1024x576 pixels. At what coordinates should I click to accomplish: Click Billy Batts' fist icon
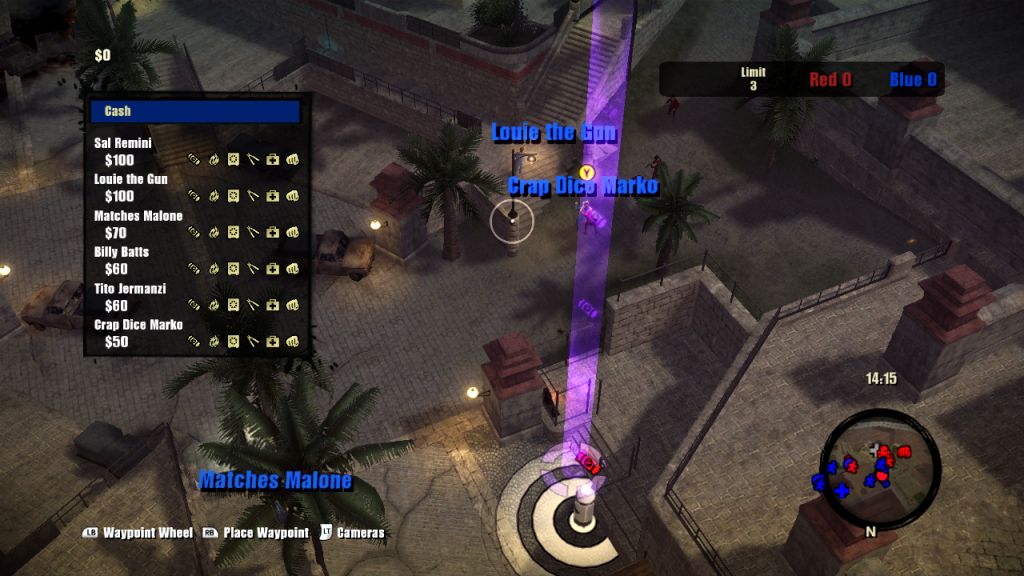tap(293, 269)
